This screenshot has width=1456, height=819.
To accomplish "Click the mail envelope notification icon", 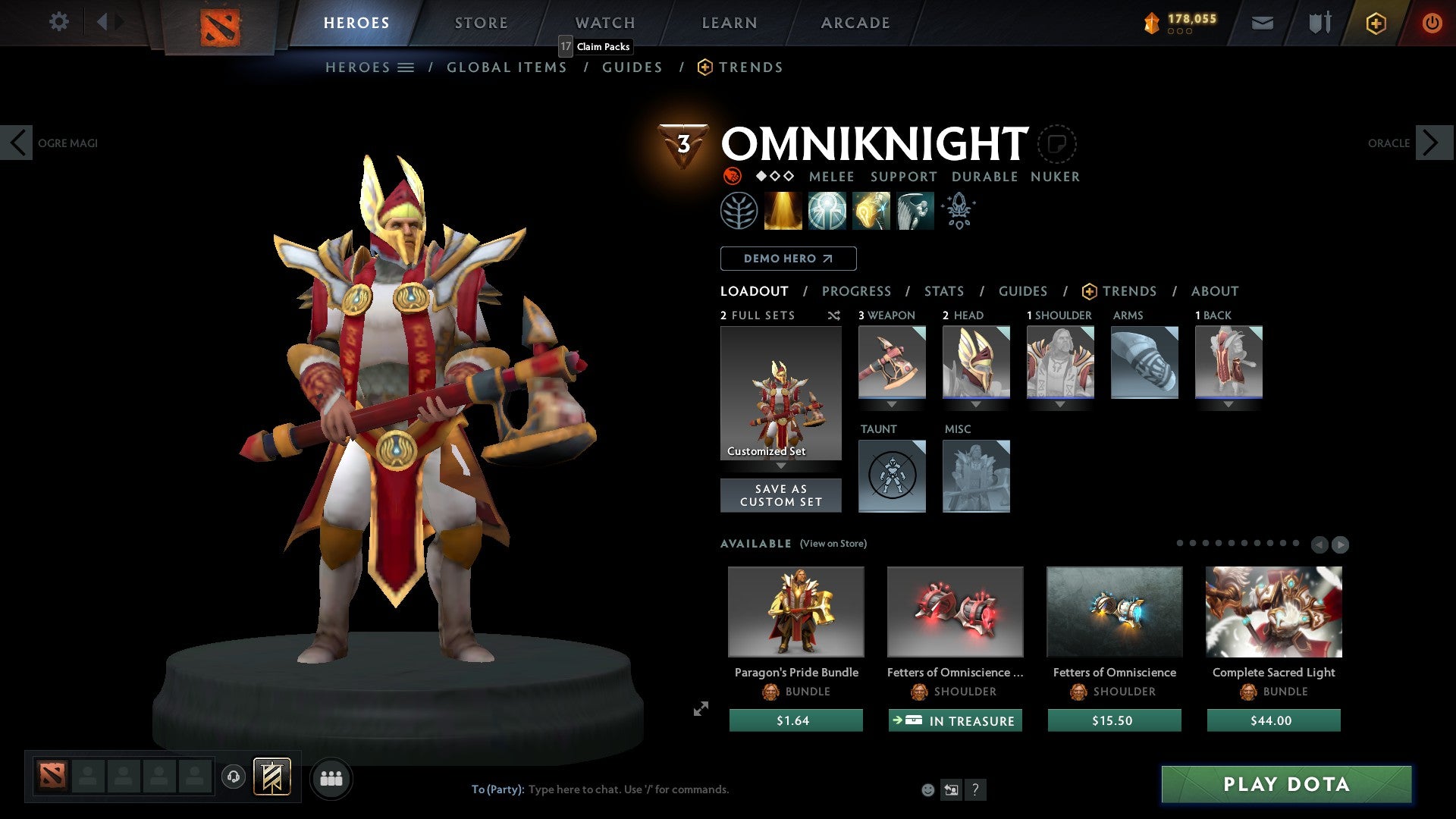I will (x=1263, y=23).
